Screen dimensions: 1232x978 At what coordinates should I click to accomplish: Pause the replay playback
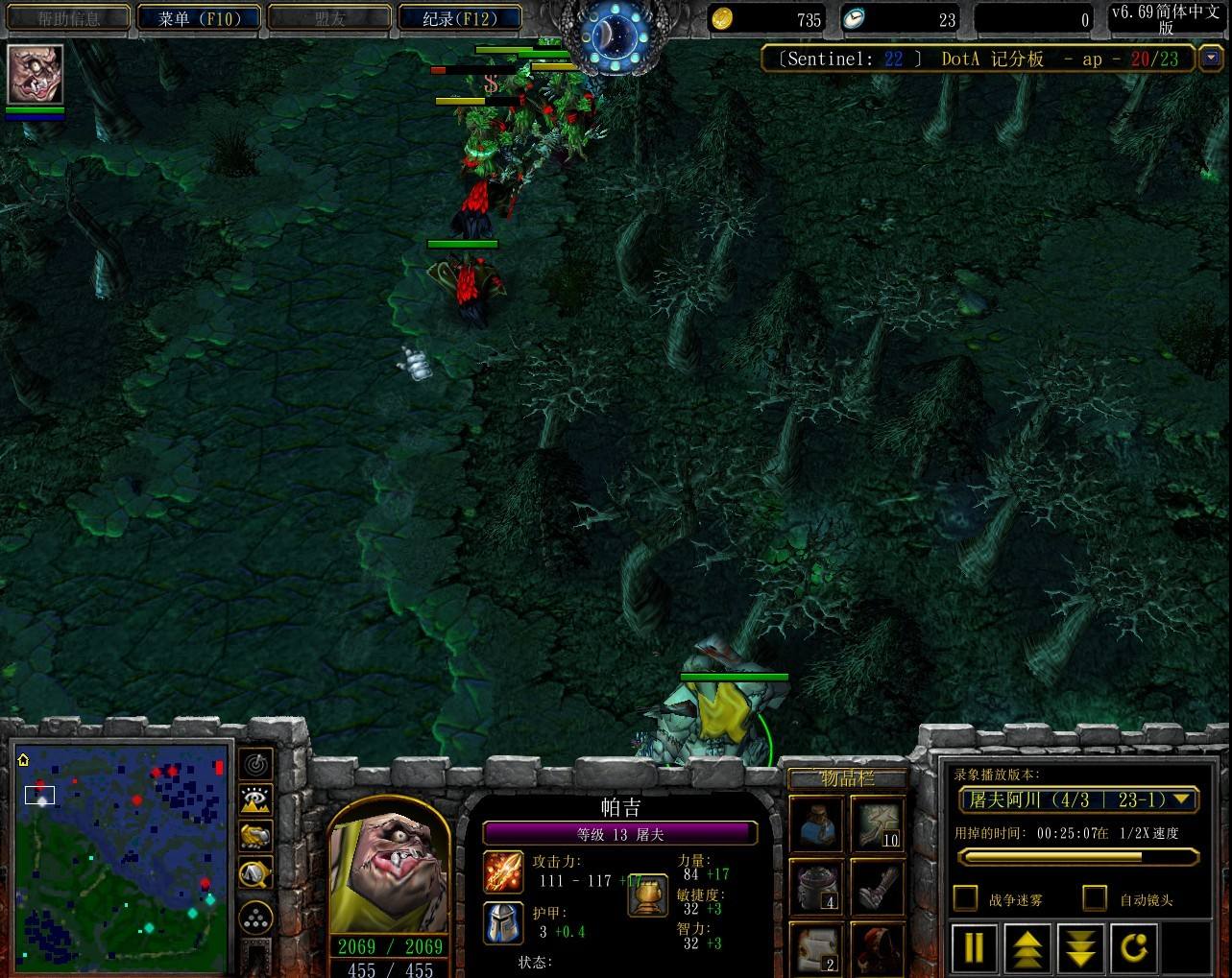point(973,947)
